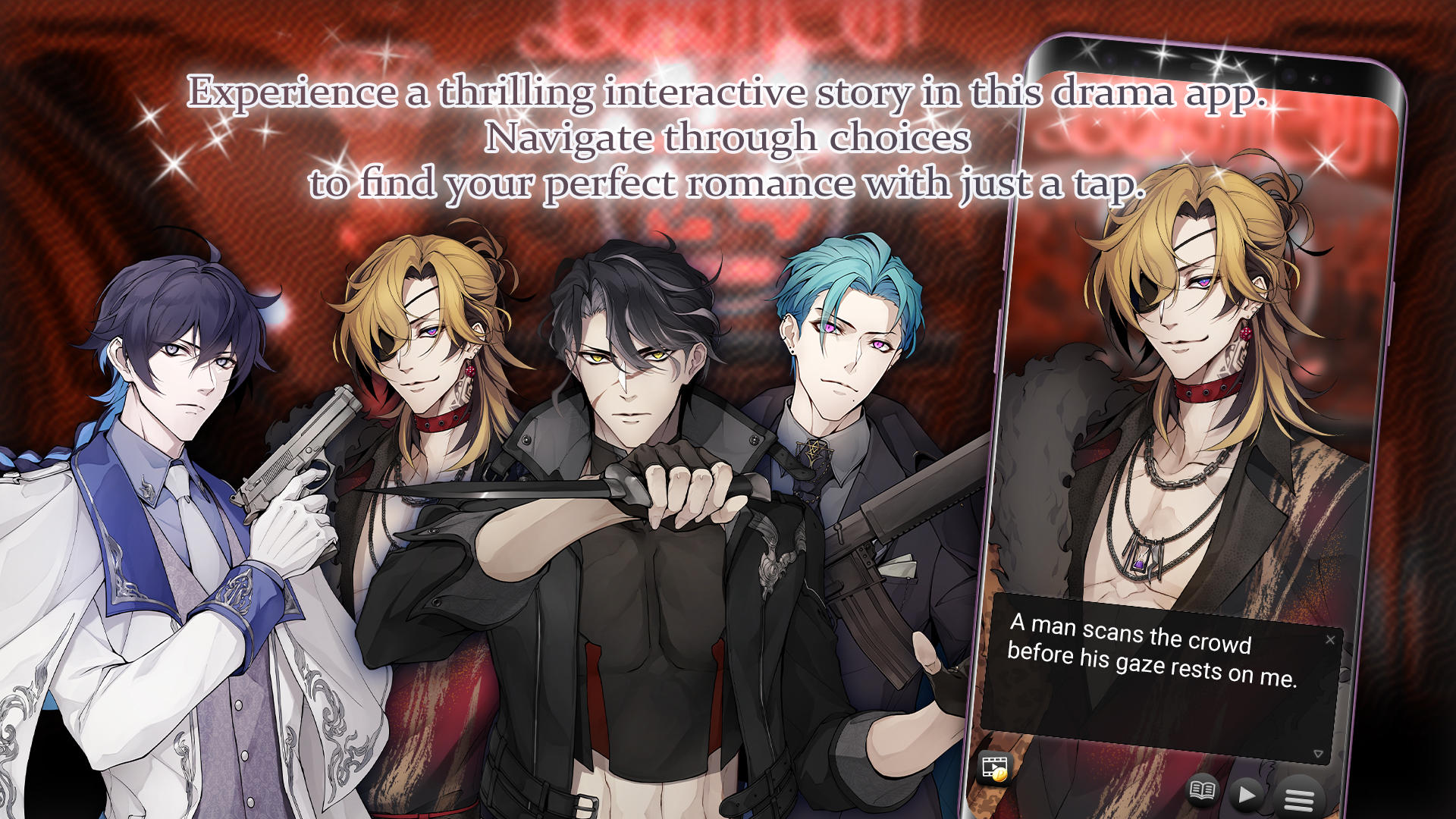Dismiss the dialogue box with its X
1456x819 pixels.
tap(1331, 640)
